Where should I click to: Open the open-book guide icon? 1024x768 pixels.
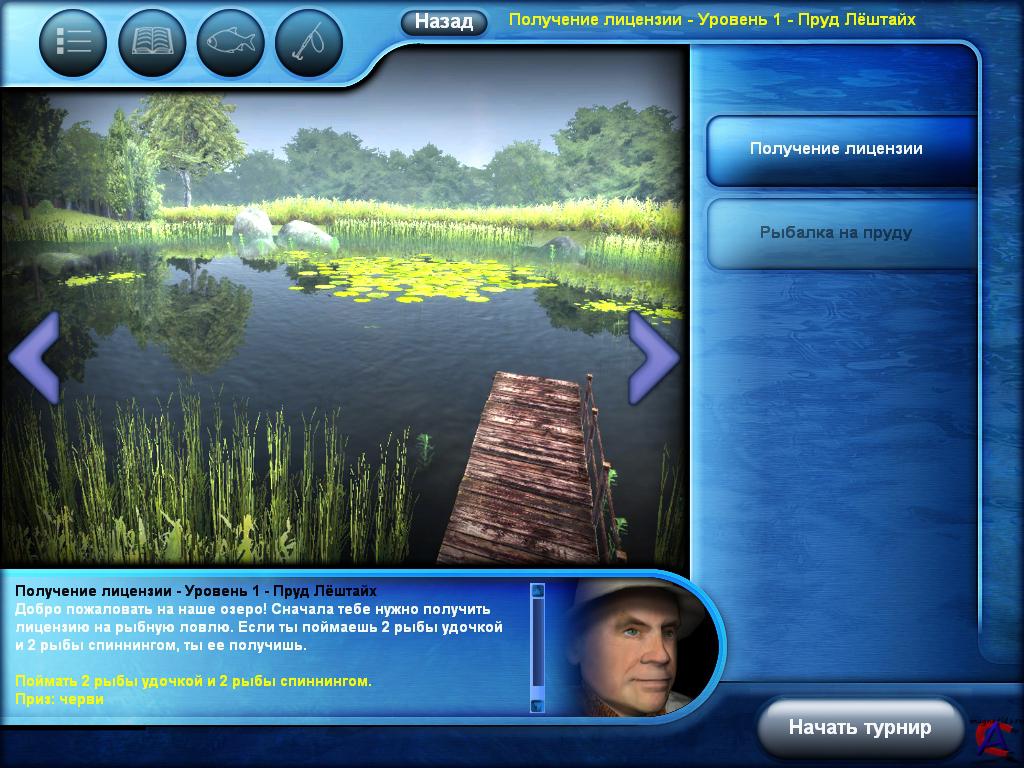click(x=152, y=43)
